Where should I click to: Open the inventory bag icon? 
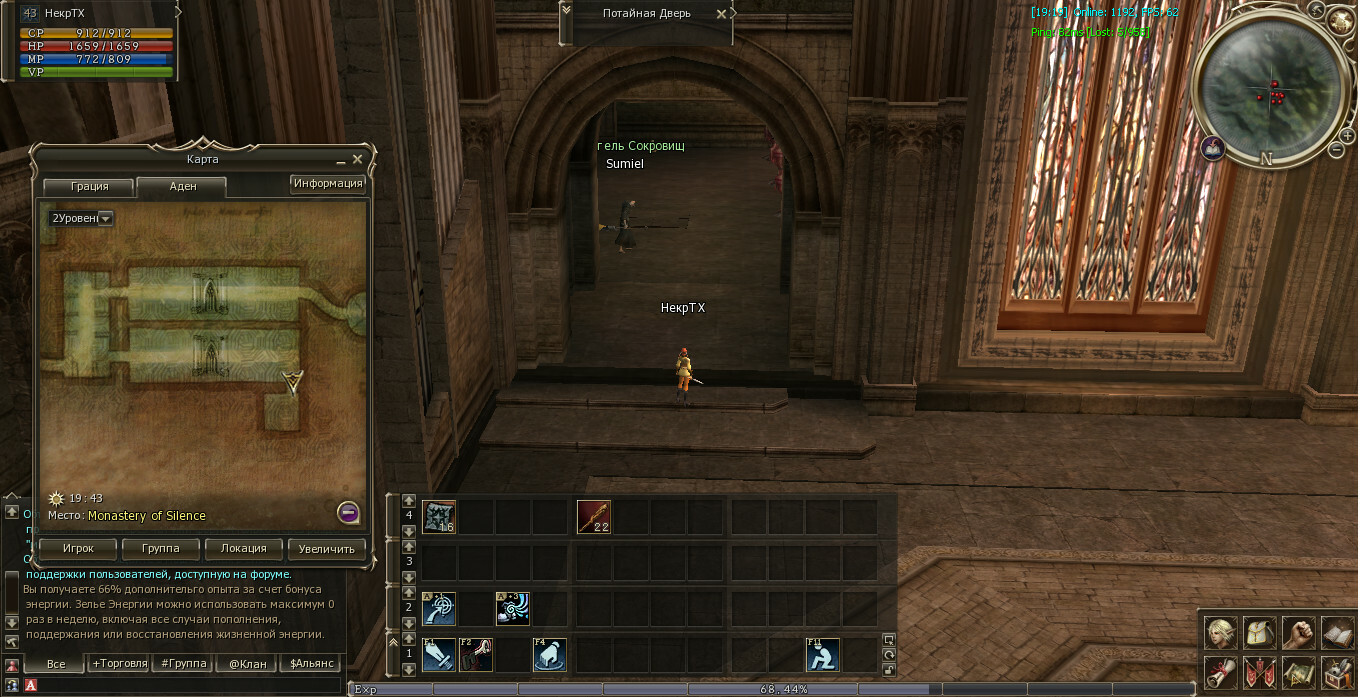point(1260,632)
